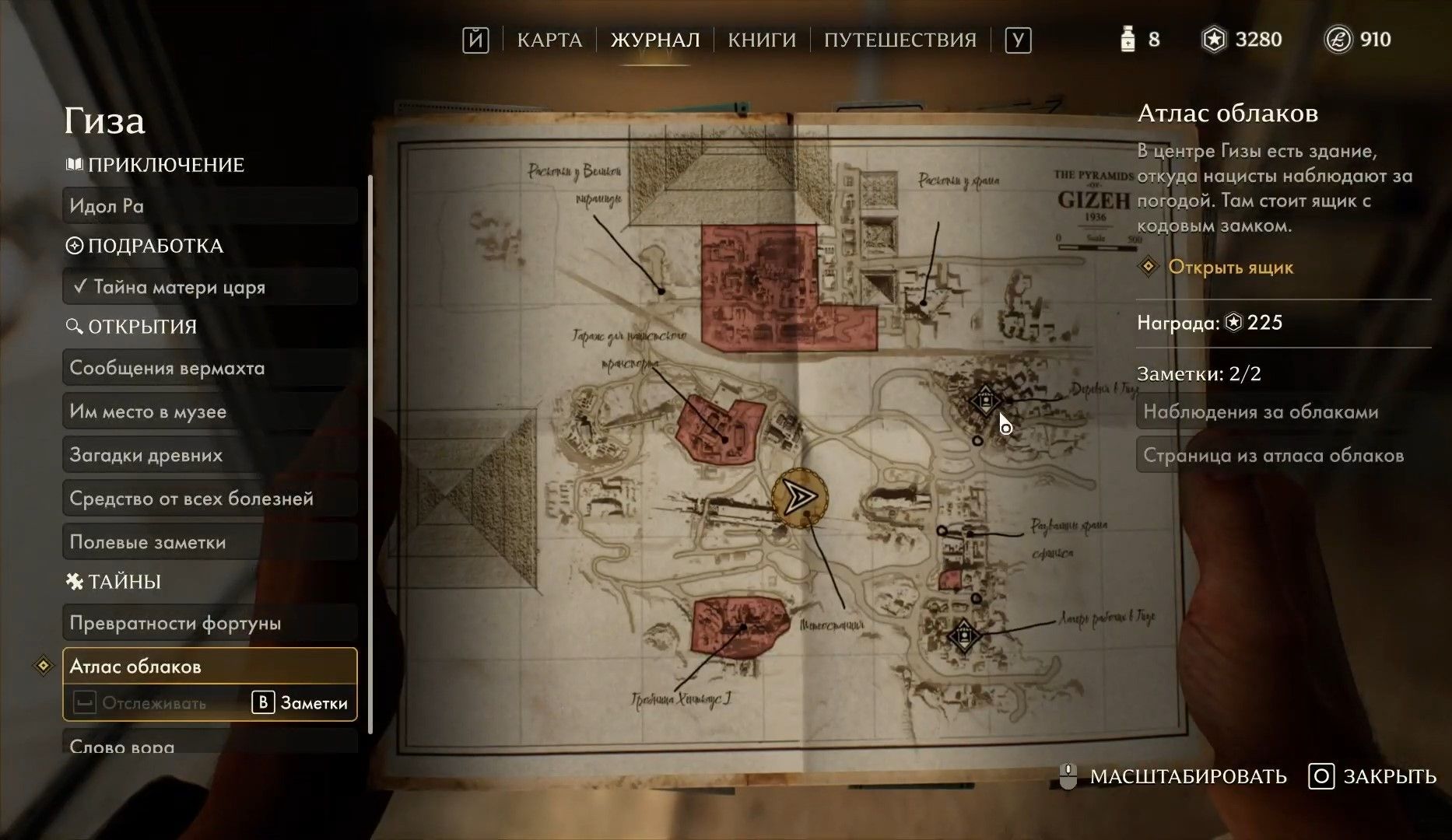The image size is (1452, 840).
Task: Open the Книги tab
Action: [762, 40]
